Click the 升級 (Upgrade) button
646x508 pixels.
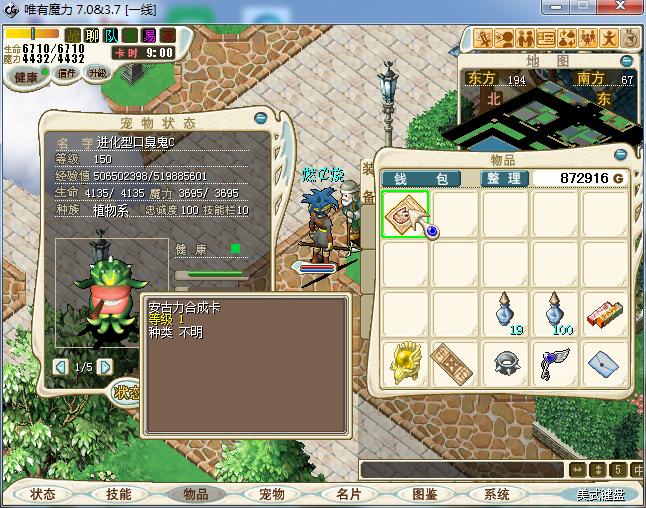click(97, 73)
